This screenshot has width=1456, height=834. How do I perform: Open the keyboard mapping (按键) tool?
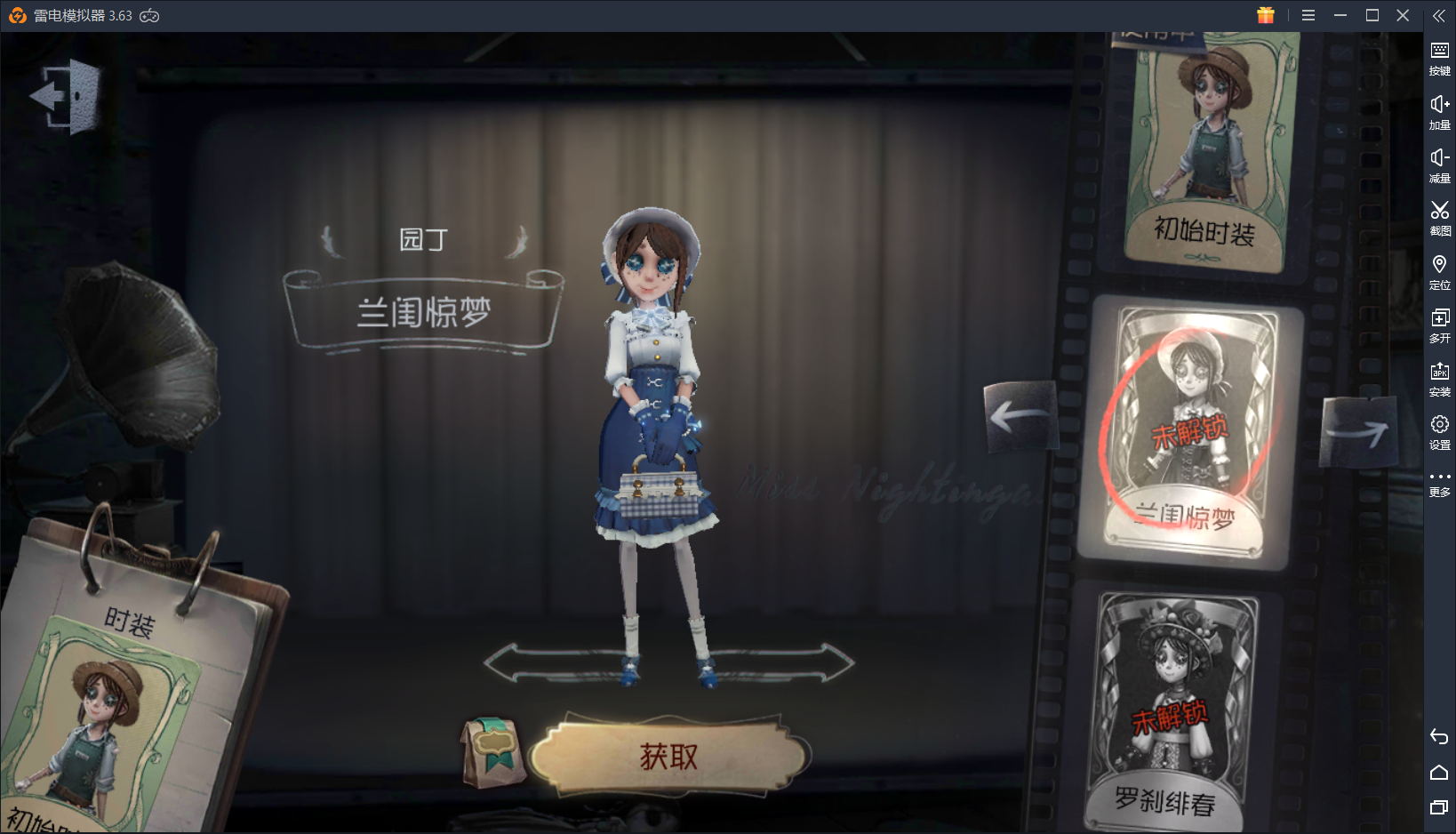pos(1440,57)
